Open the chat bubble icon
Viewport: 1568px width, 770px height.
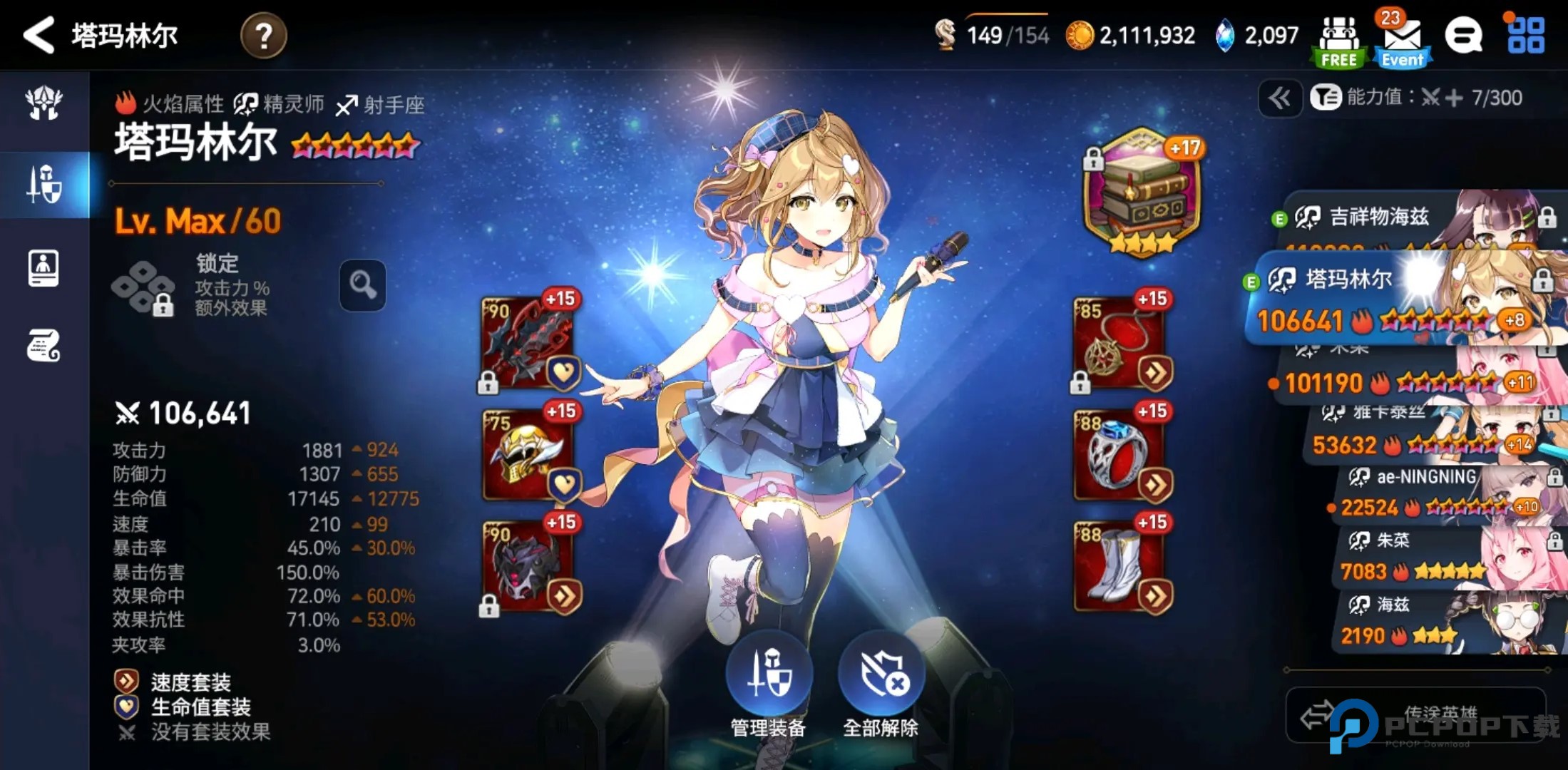(1463, 36)
